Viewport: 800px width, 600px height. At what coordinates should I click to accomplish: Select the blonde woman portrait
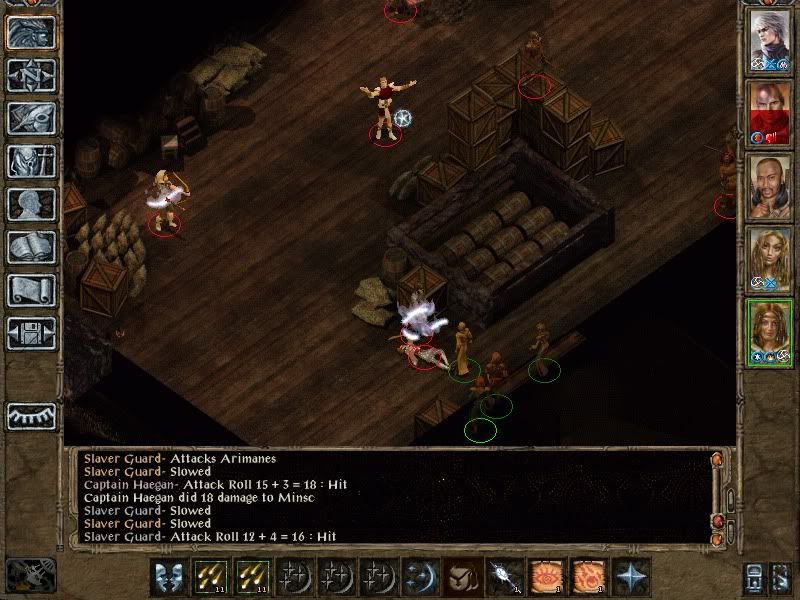coord(771,256)
